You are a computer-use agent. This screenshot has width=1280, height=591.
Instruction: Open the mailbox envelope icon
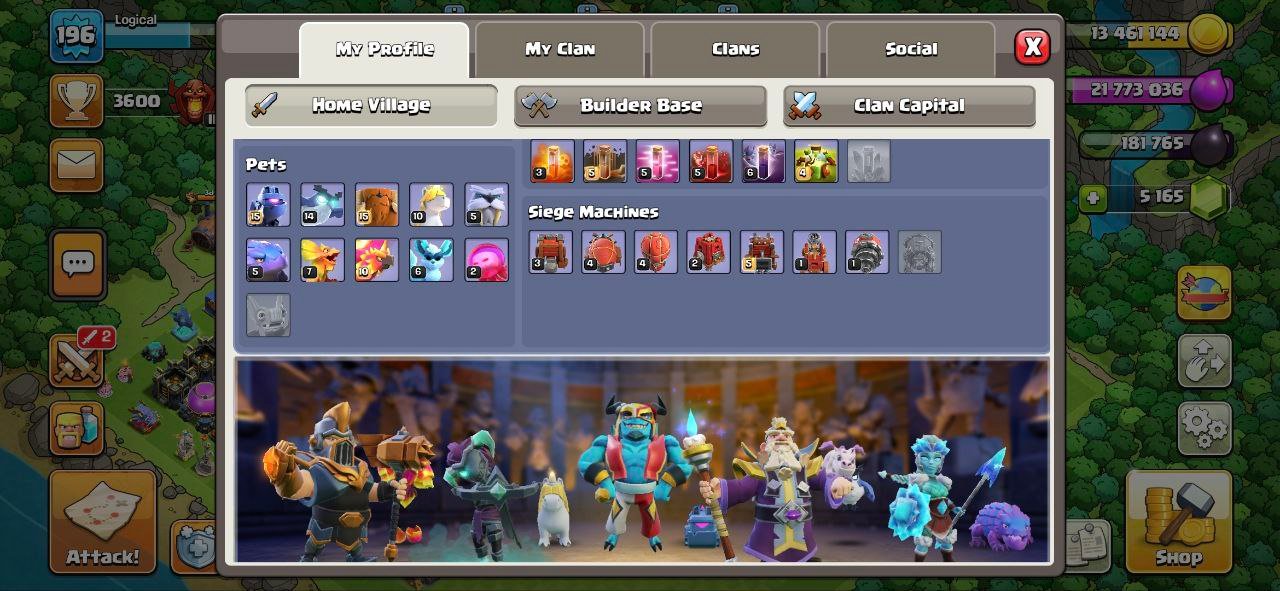[x=76, y=165]
